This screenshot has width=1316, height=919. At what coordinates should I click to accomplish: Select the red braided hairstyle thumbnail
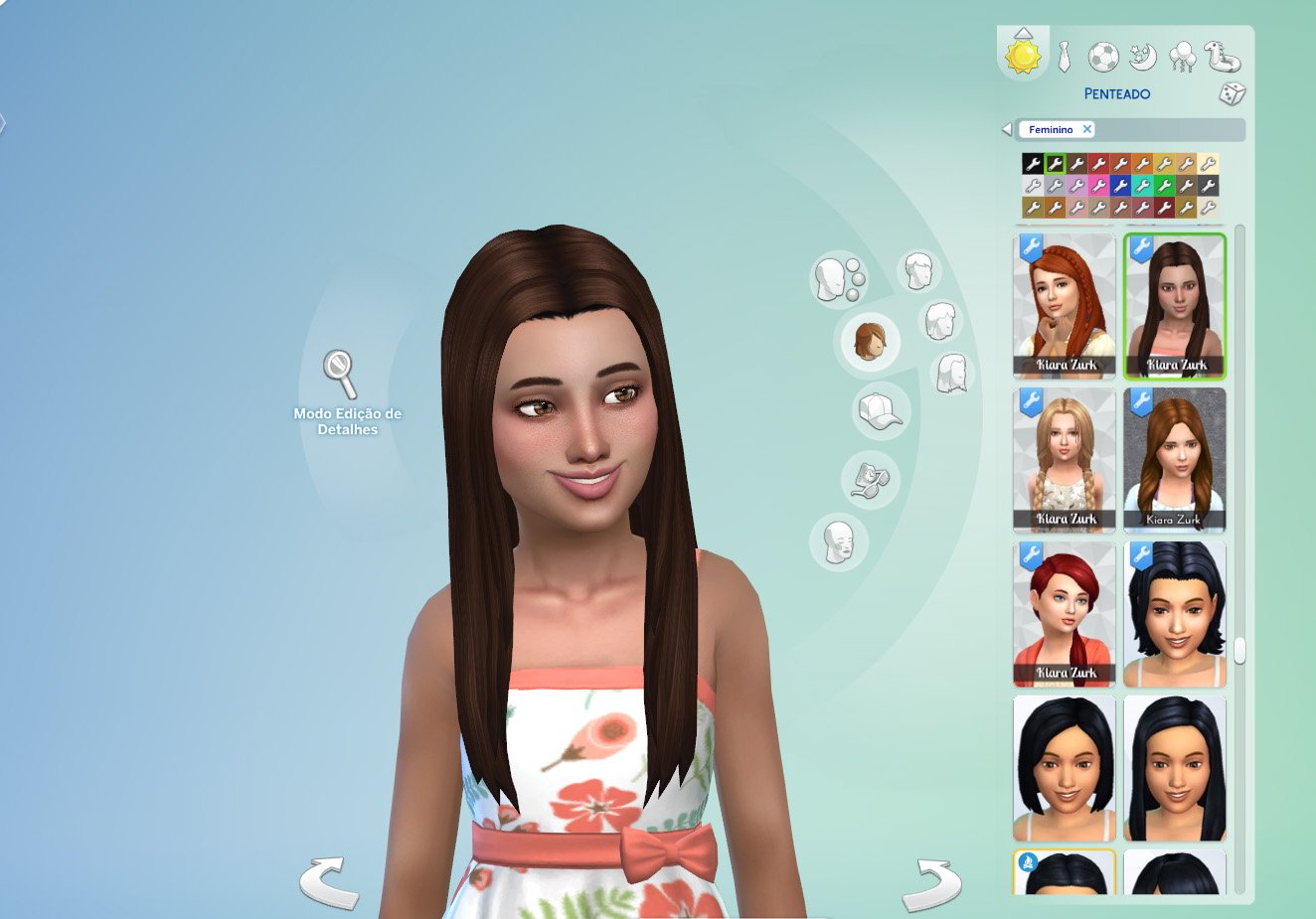[1065, 306]
